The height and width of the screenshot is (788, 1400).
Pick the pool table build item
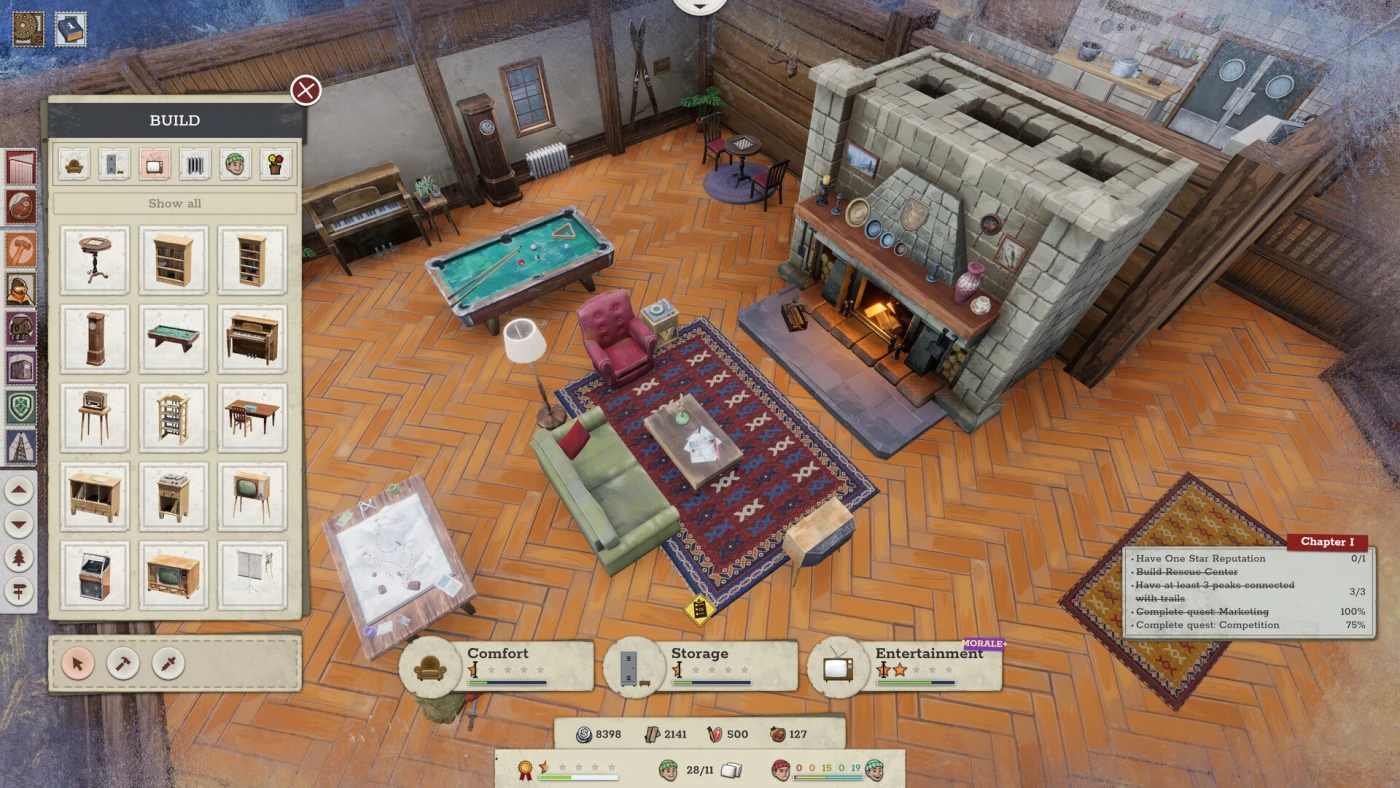(173, 339)
